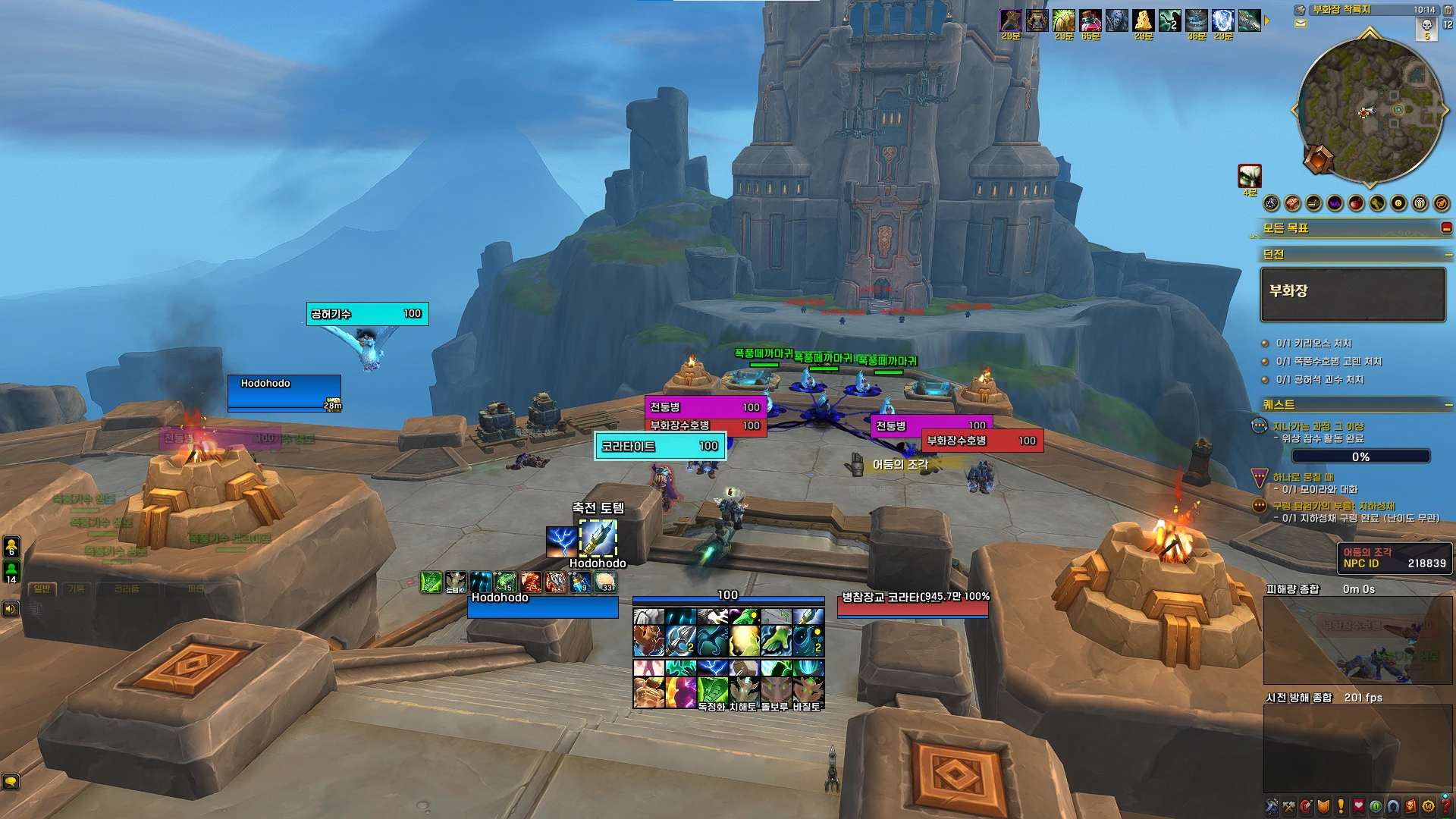This screenshot has height=819, width=1456.
Task: Select the 병참장교 코라타이트 target frame
Action: (912, 605)
